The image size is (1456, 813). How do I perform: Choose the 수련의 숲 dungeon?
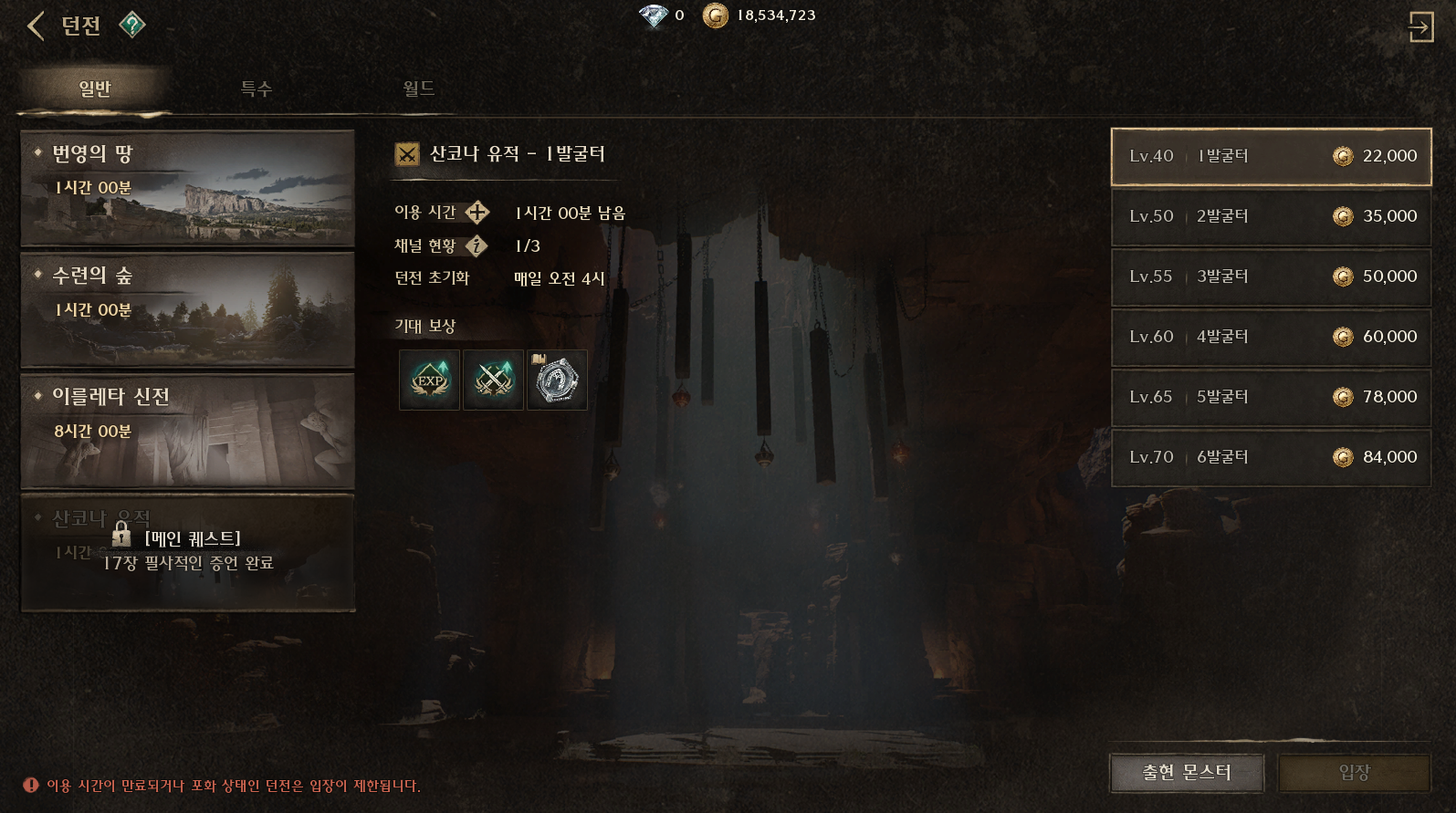pos(188,310)
